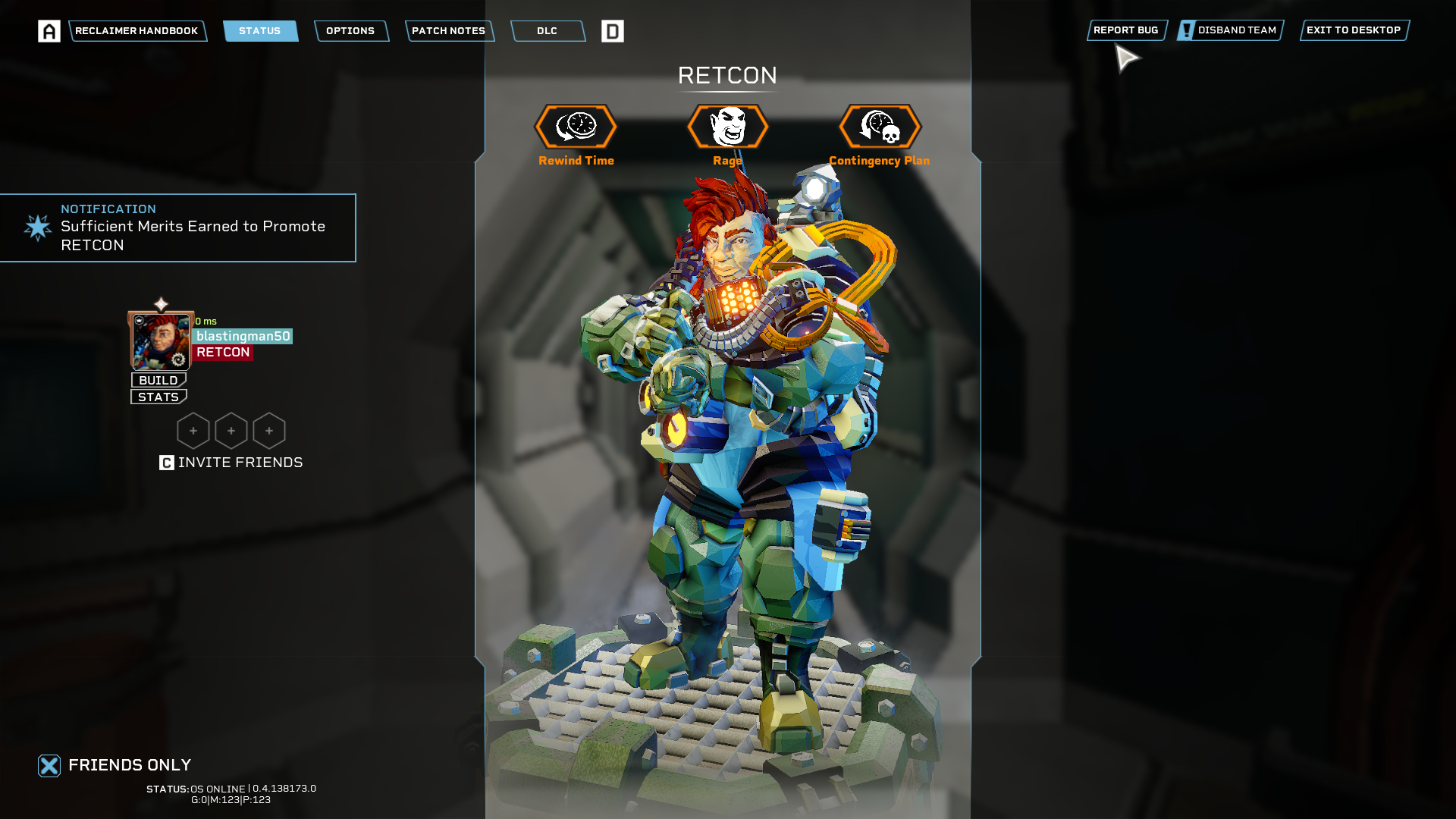Viewport: 1456px width, 819px height.
Task: Open the Build button under the player
Action: coord(158,380)
